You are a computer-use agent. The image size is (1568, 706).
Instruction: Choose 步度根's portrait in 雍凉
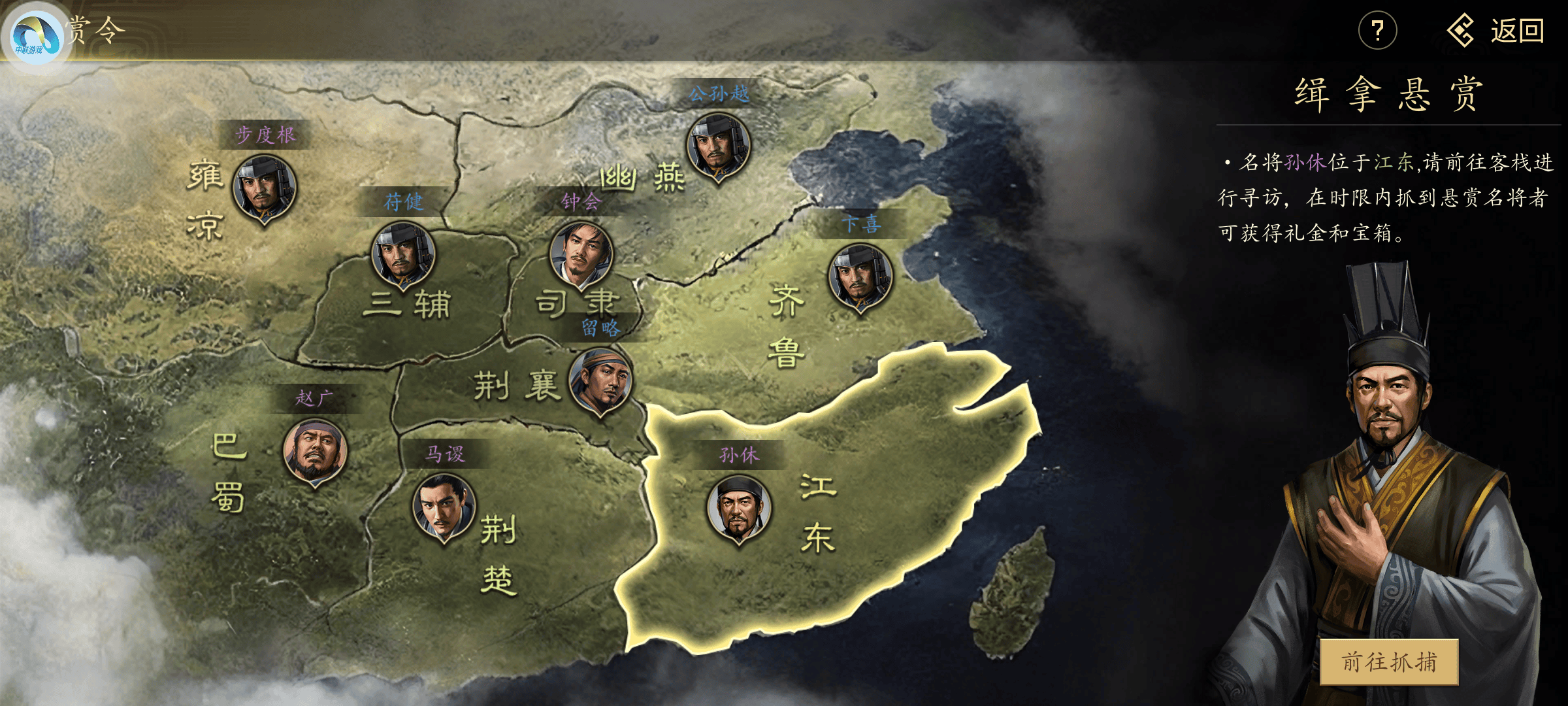coord(265,188)
